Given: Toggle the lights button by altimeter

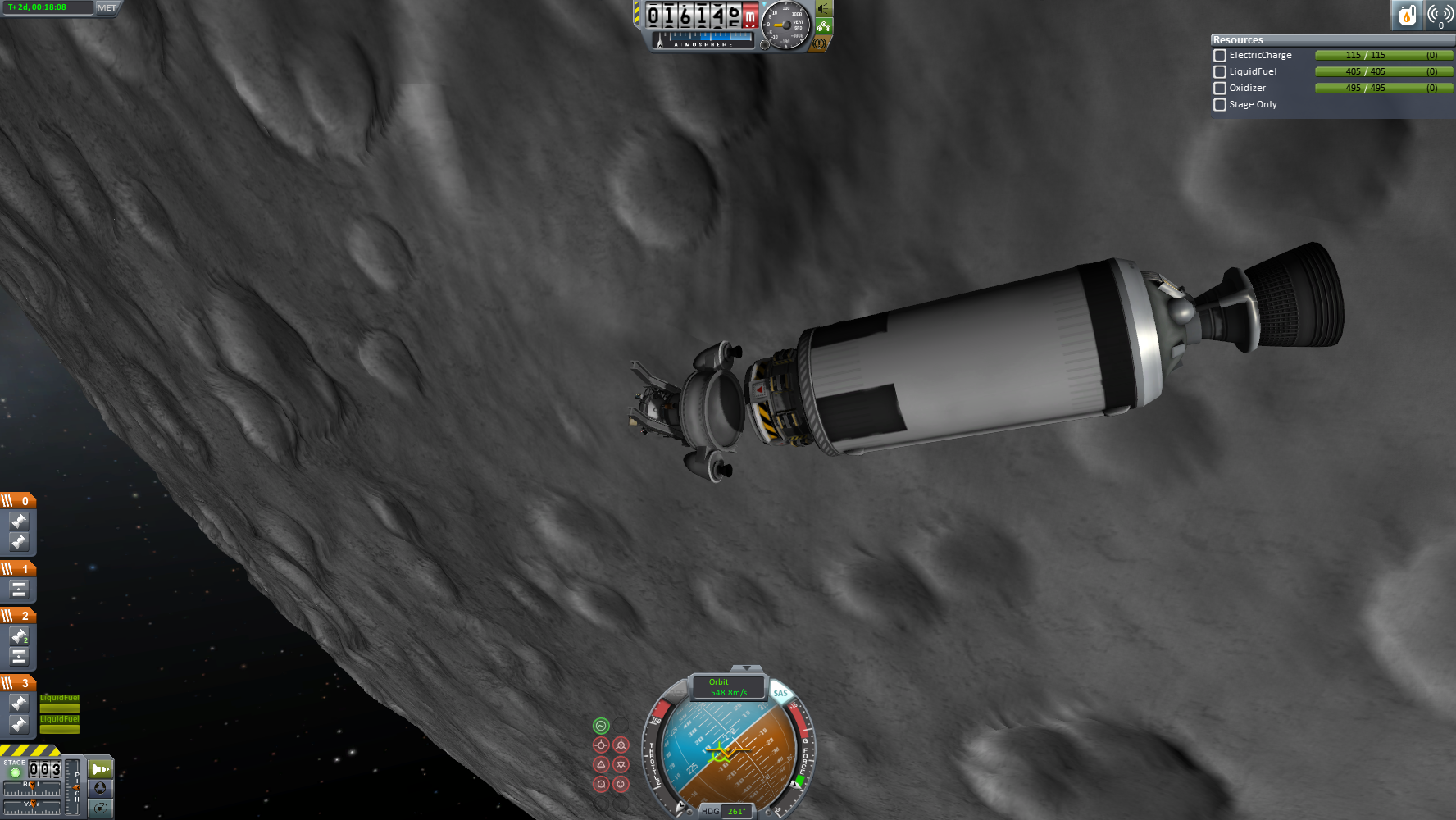Looking at the screenshot, I should click(823, 9).
